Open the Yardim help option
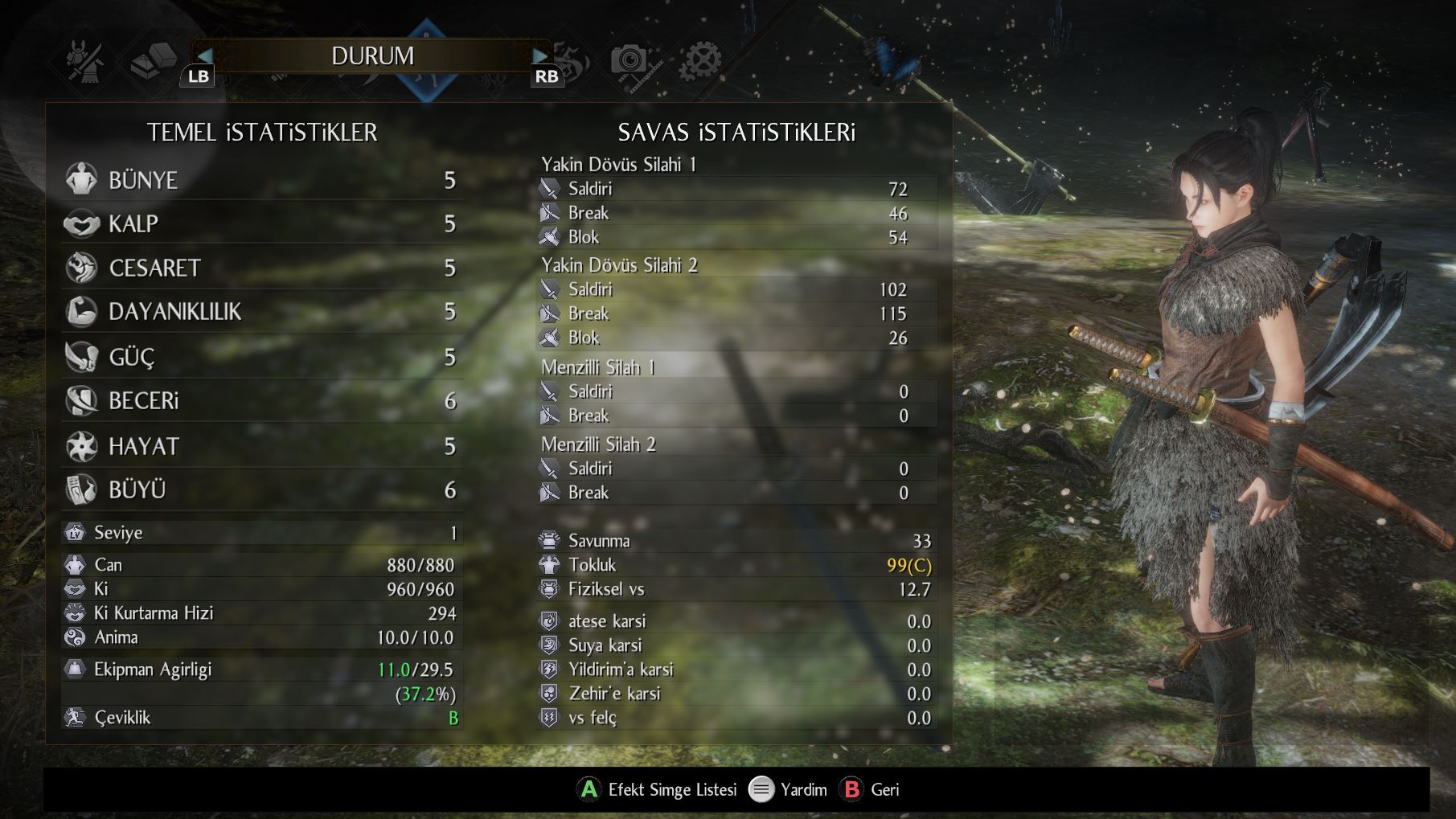This screenshot has height=819, width=1456. point(788,789)
